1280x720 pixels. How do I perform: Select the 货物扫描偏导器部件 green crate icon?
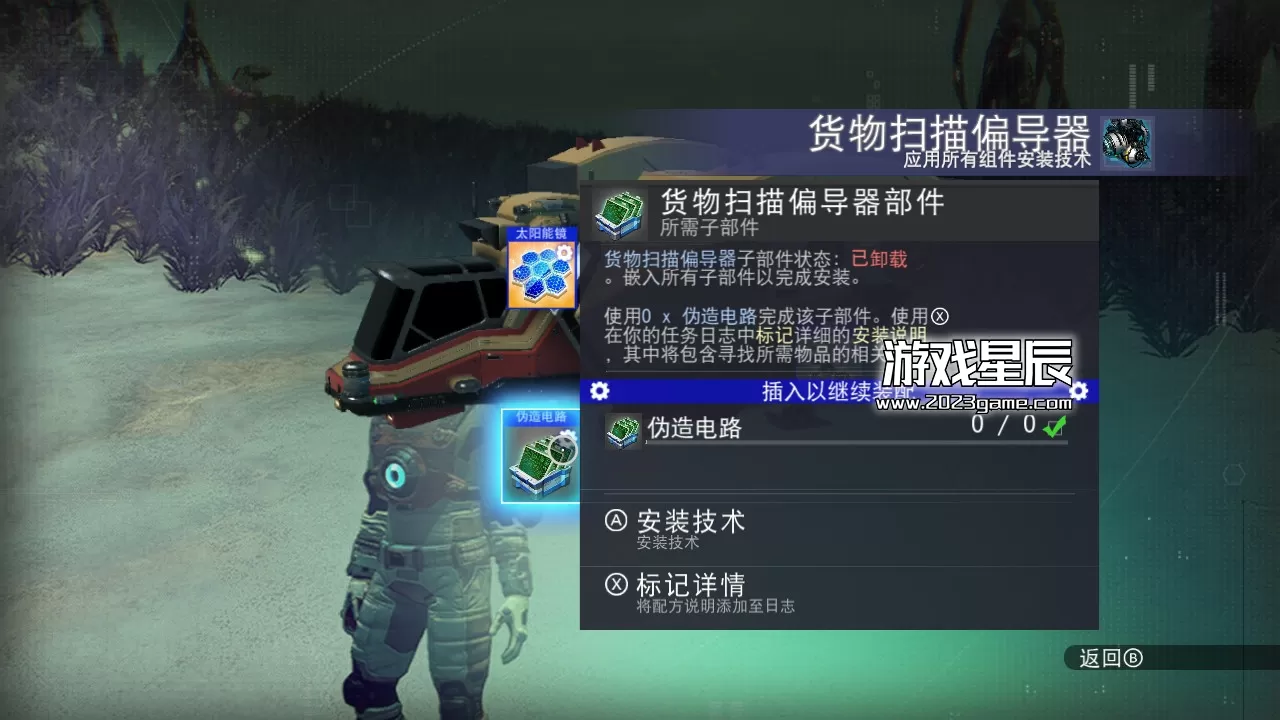coord(620,211)
